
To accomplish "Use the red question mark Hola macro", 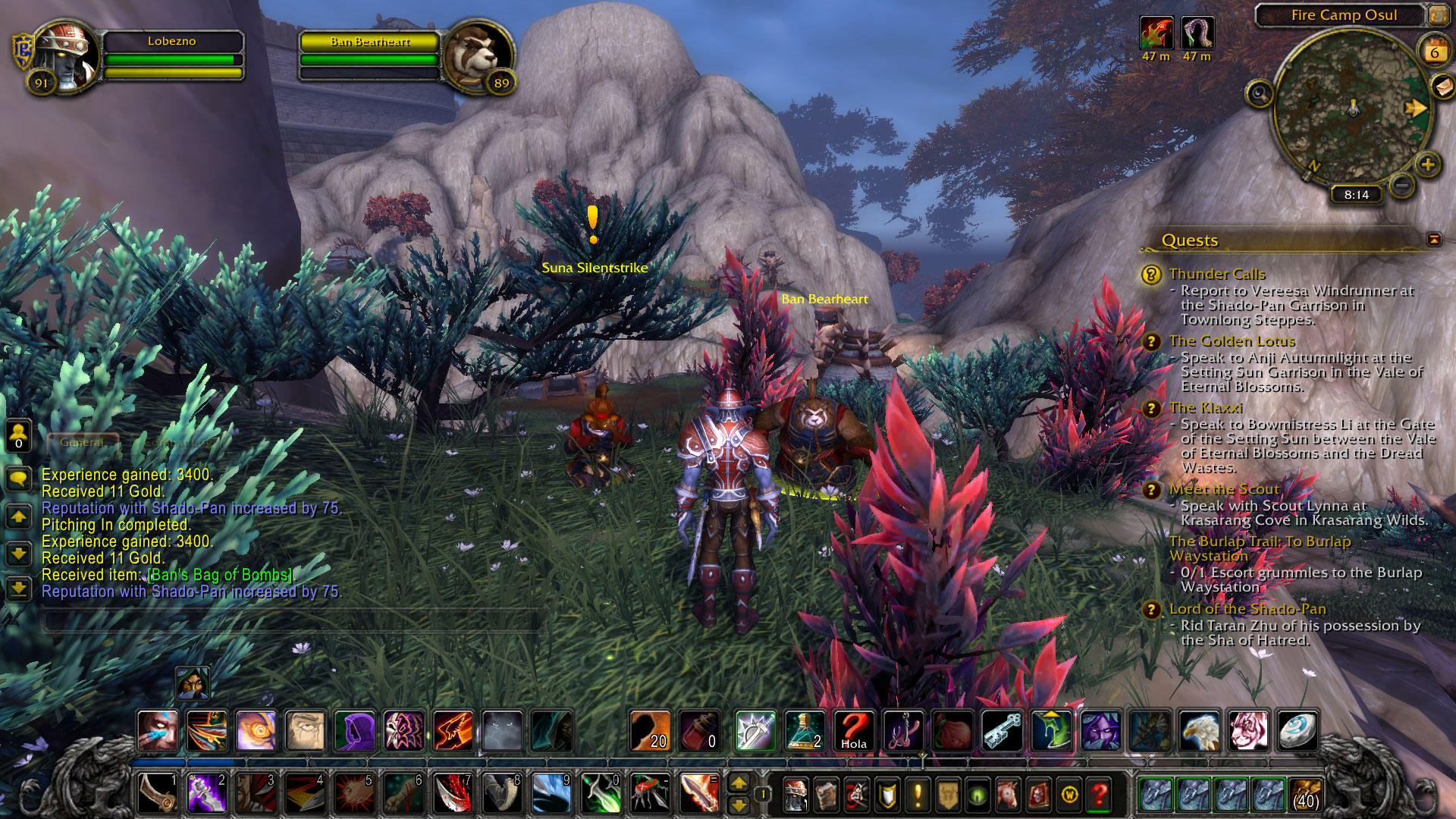I will [x=853, y=731].
